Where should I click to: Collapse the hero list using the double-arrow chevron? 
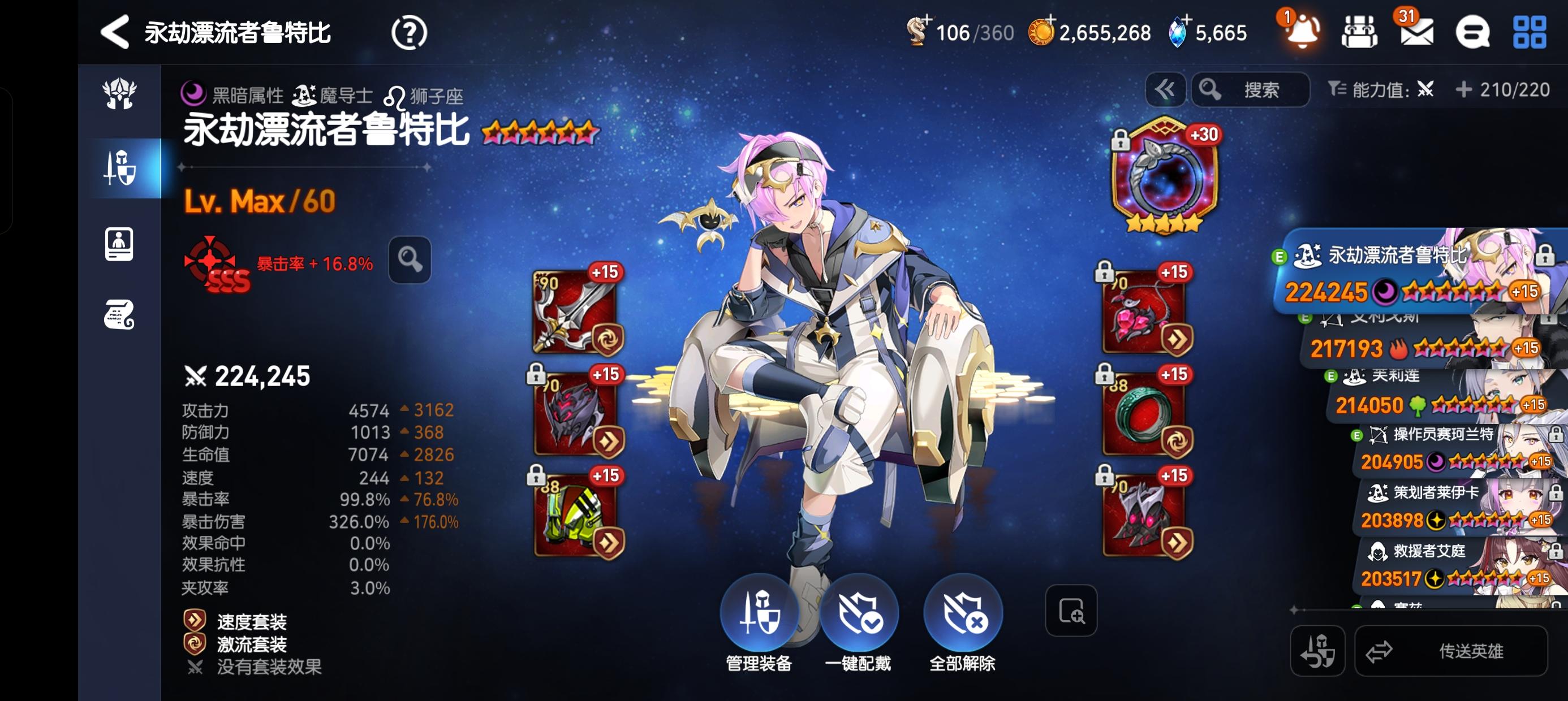[1165, 89]
